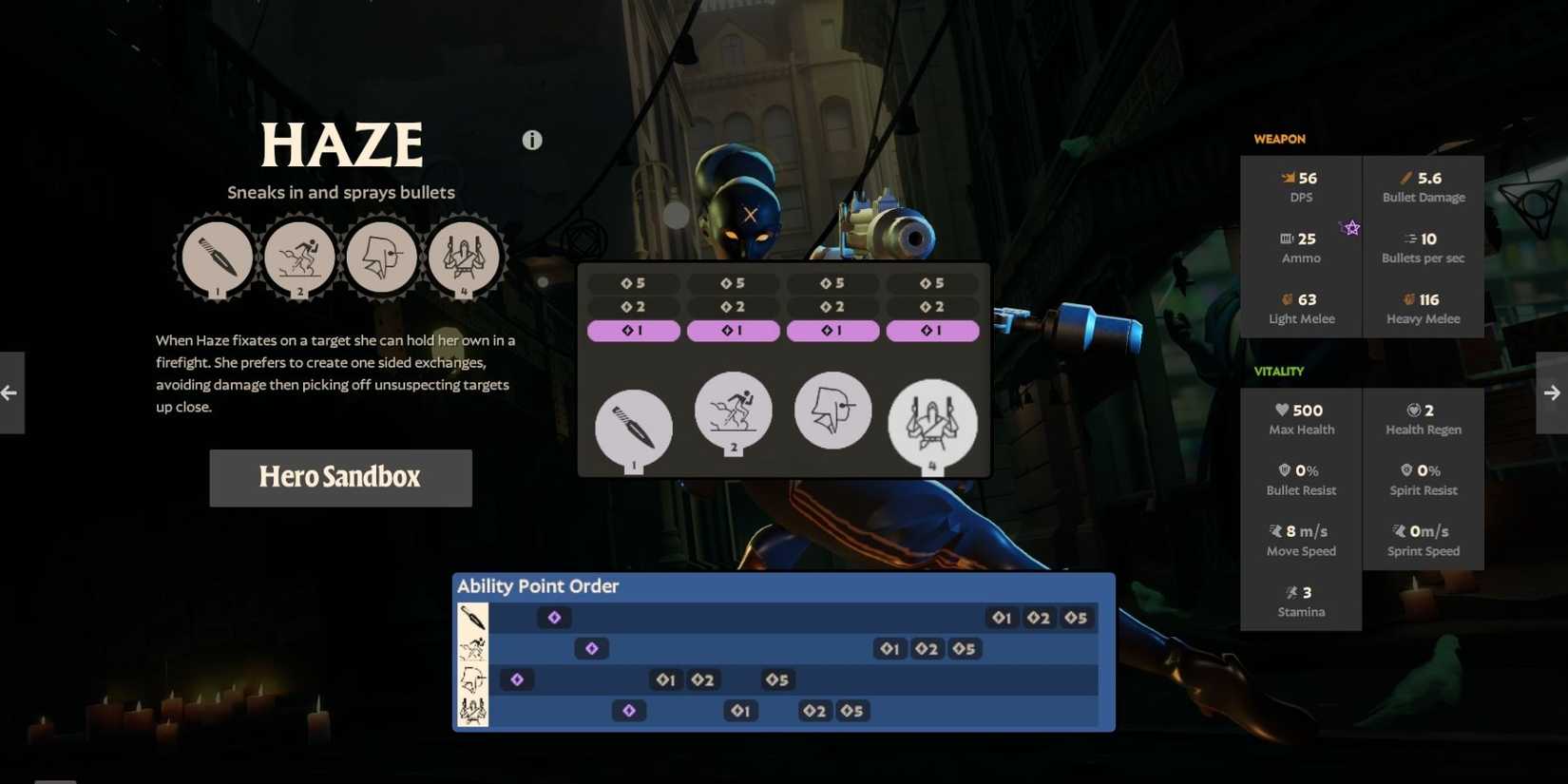Toggle the purple ◇1 tier for Bullet Dance
The width and height of the screenshot is (1568, 784).
pyautogui.click(x=932, y=331)
